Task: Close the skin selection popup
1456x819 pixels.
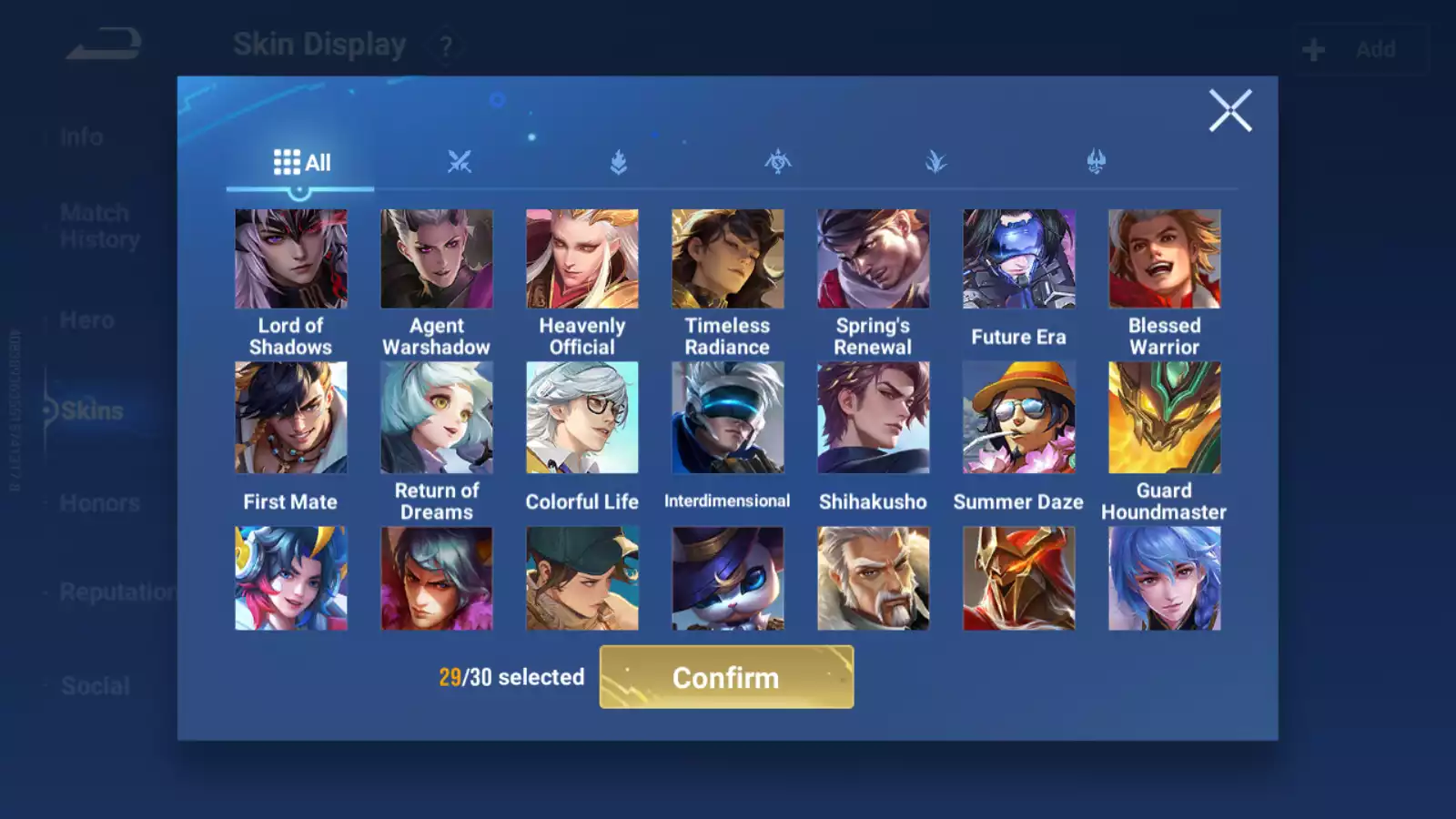Action: (1230, 111)
